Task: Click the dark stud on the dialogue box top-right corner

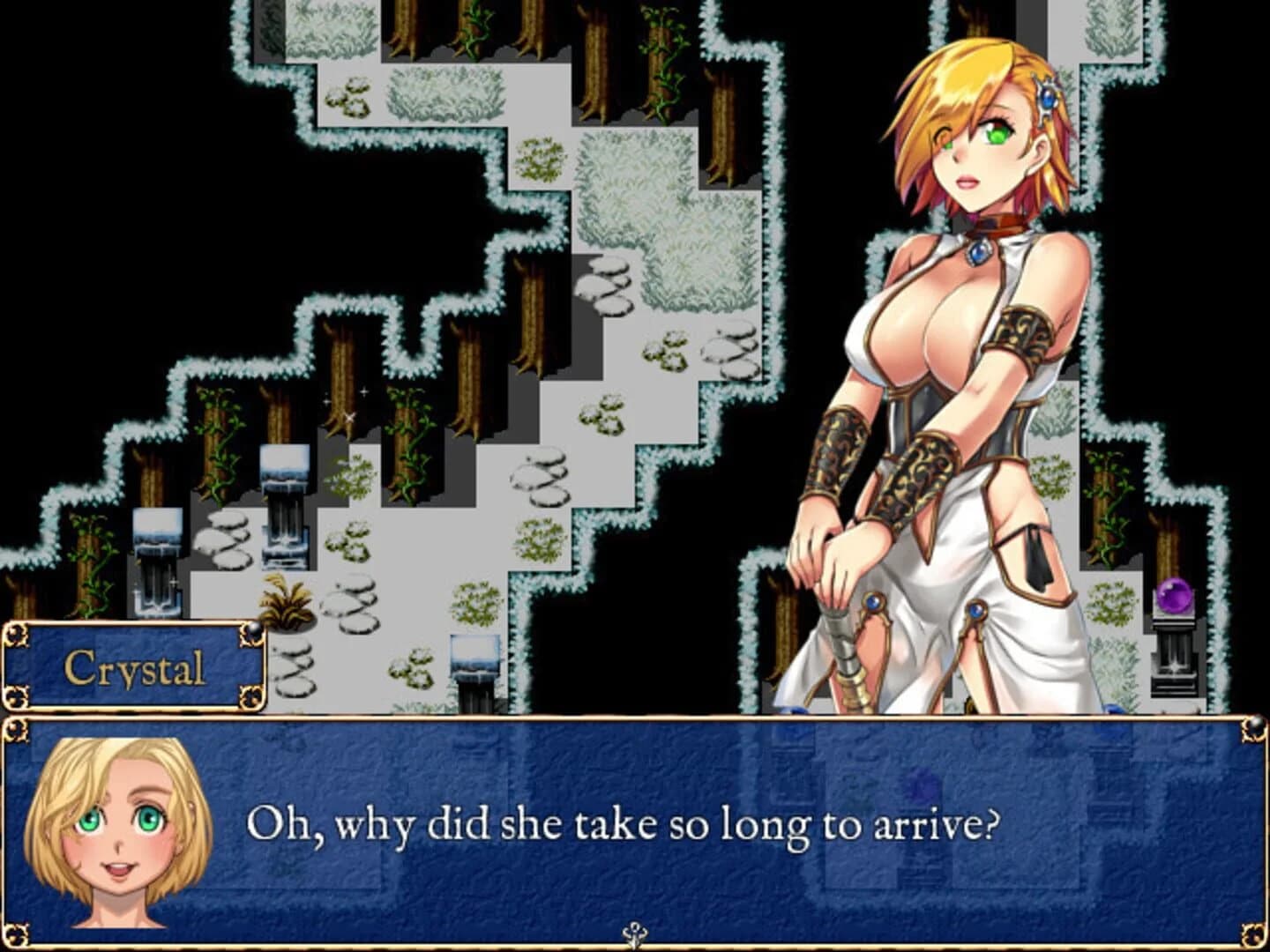Action: [1256, 725]
